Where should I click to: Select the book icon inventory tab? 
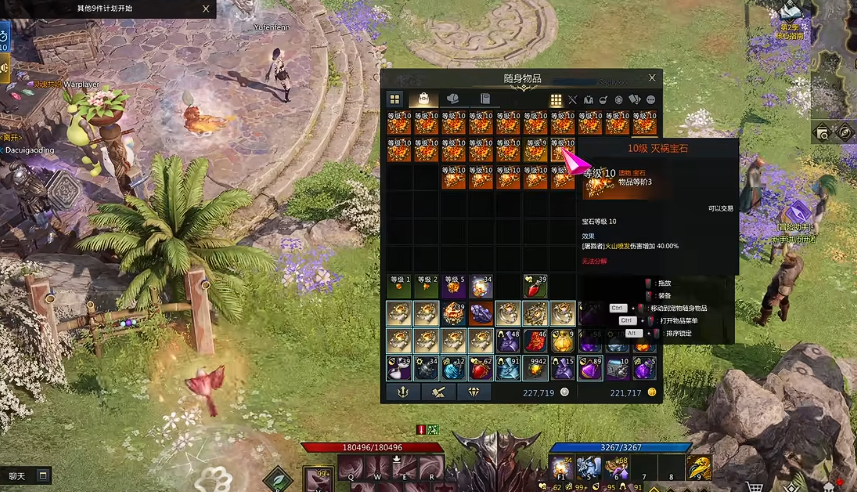485,100
